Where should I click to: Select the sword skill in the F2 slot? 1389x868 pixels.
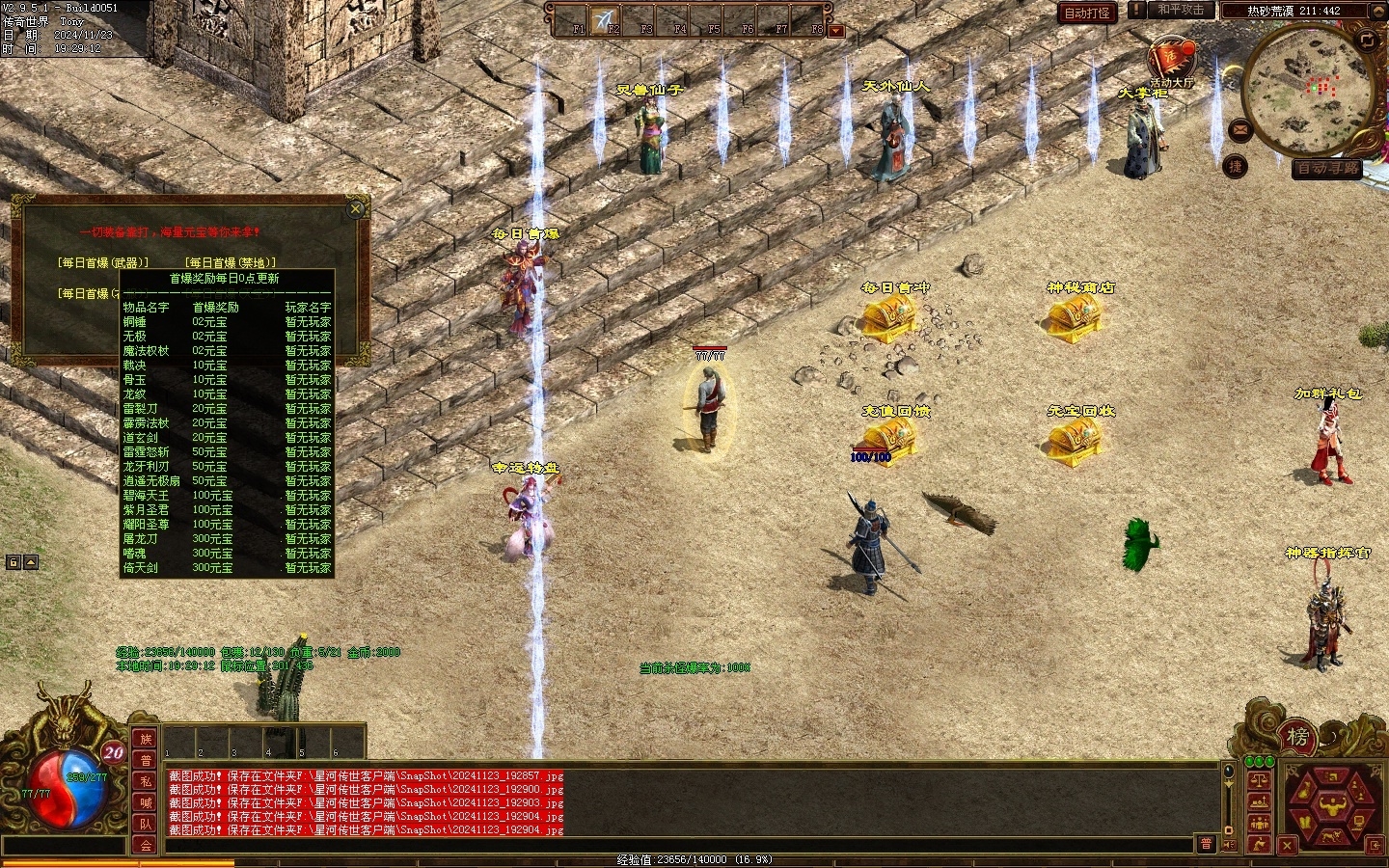[x=605, y=20]
